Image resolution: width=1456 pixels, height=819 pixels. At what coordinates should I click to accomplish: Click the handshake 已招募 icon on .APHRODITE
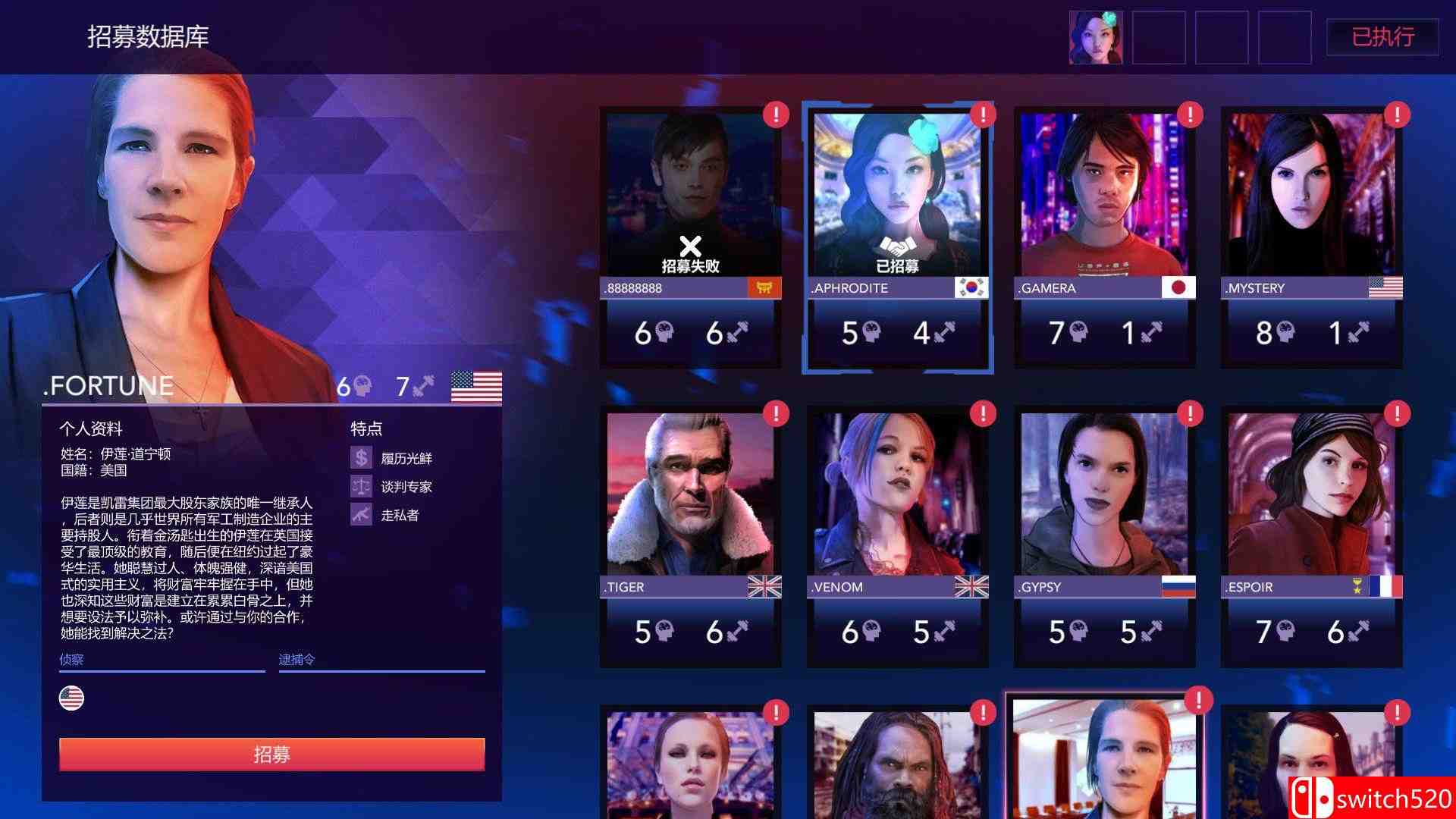click(899, 245)
